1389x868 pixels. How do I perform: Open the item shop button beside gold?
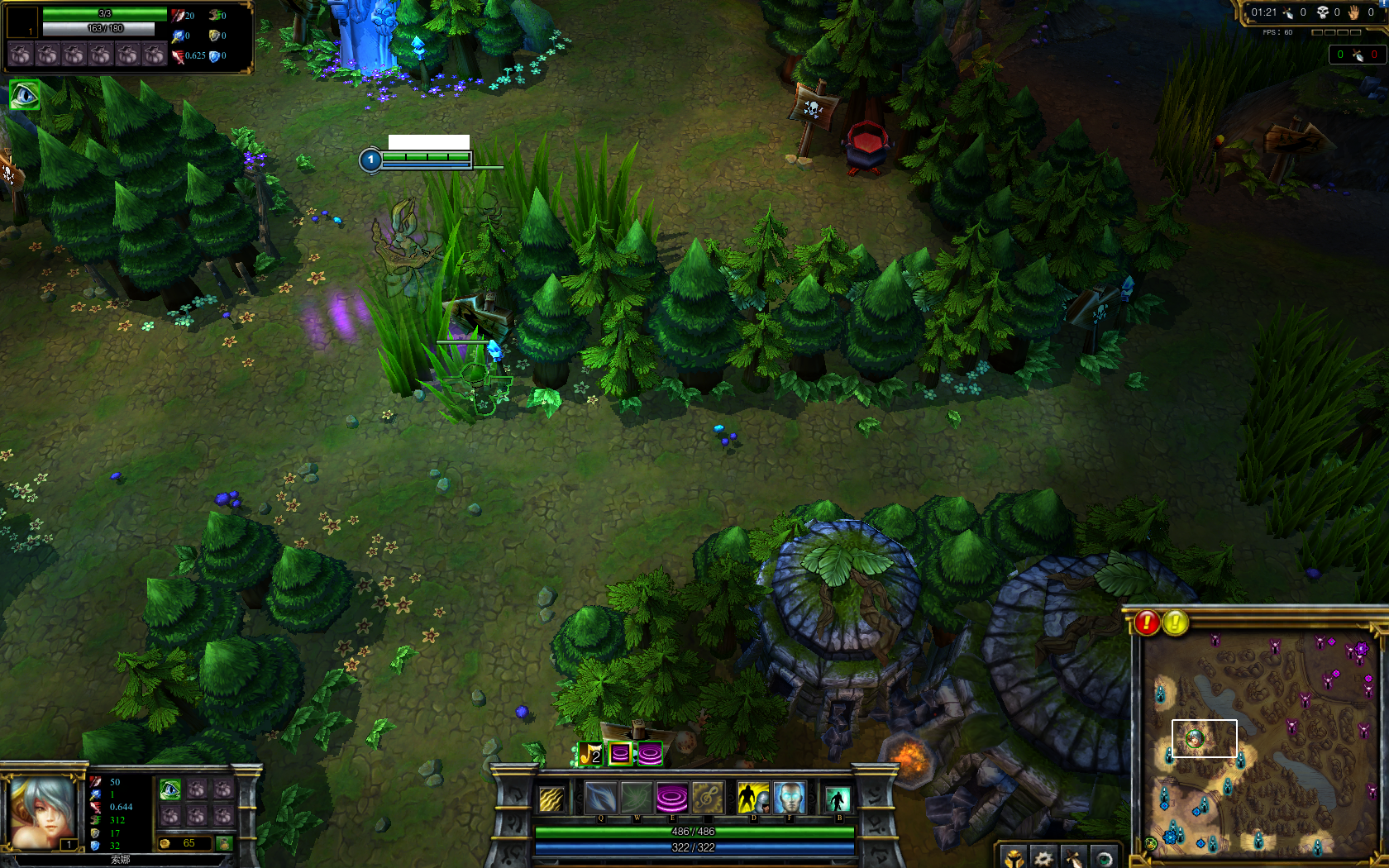pos(224,843)
